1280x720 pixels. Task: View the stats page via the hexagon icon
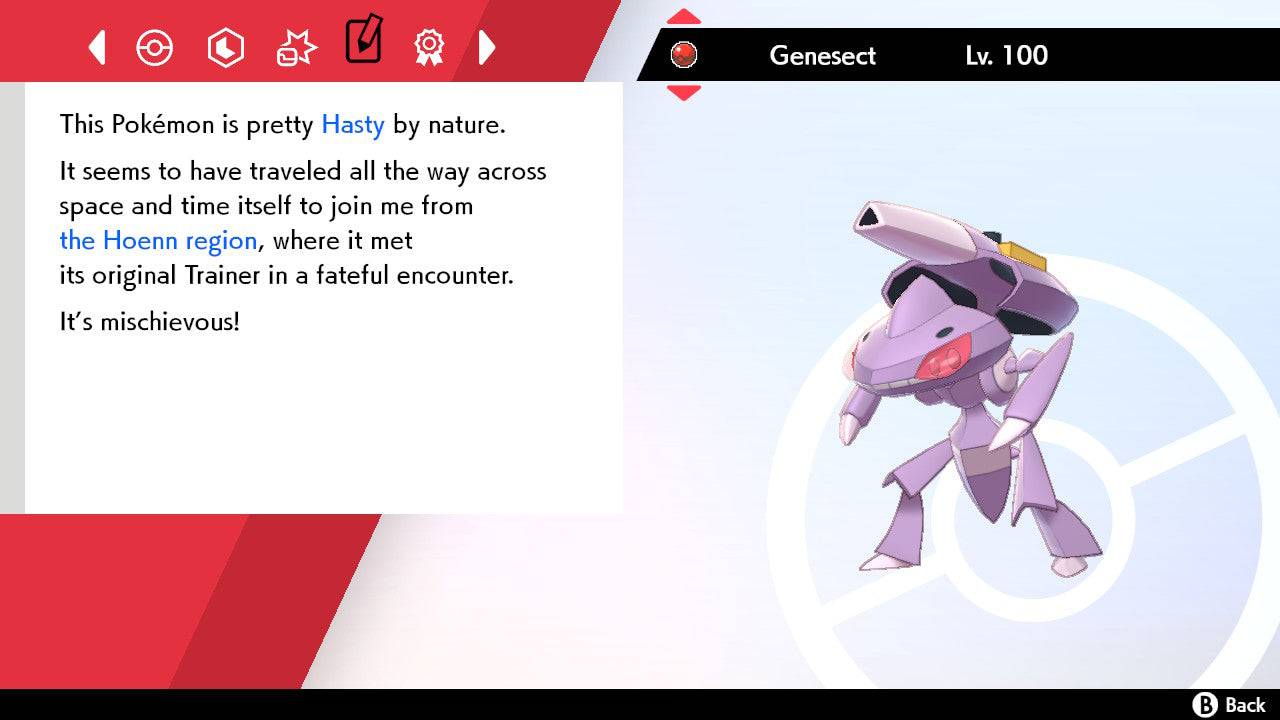225,47
